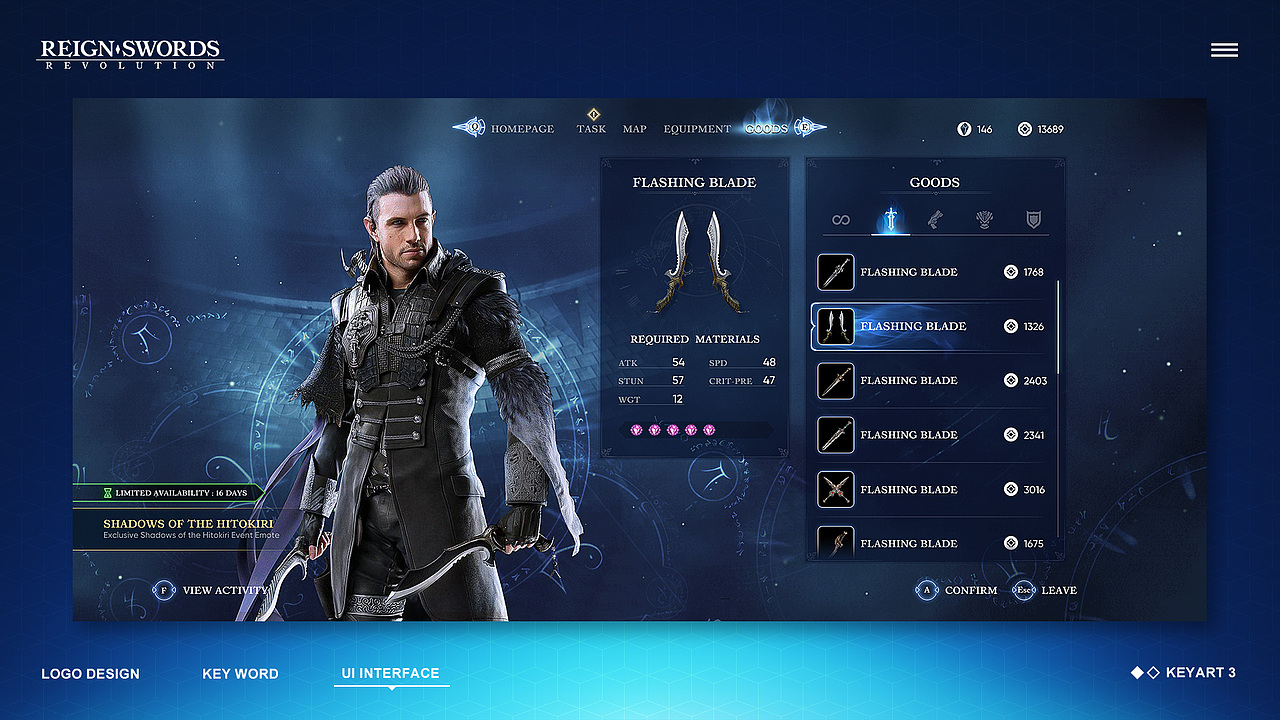
Task: Open the Homepage tab
Action: pos(521,129)
